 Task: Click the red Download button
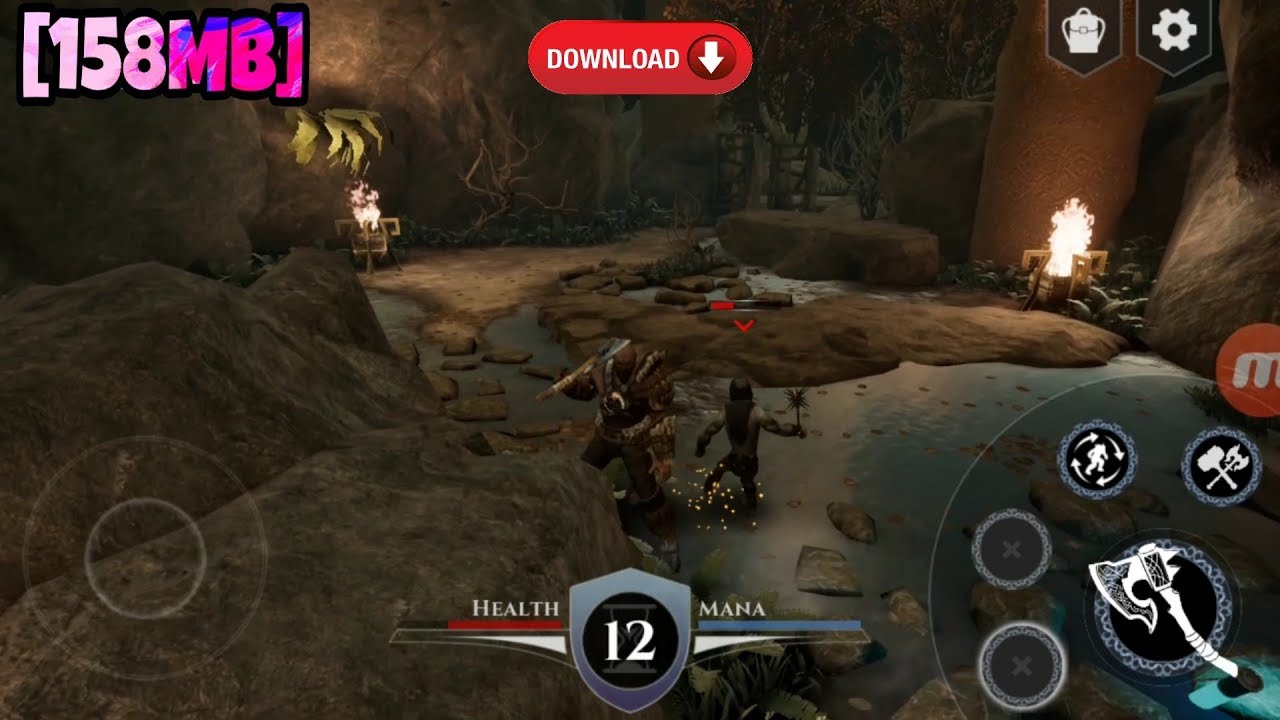pyautogui.click(x=639, y=58)
